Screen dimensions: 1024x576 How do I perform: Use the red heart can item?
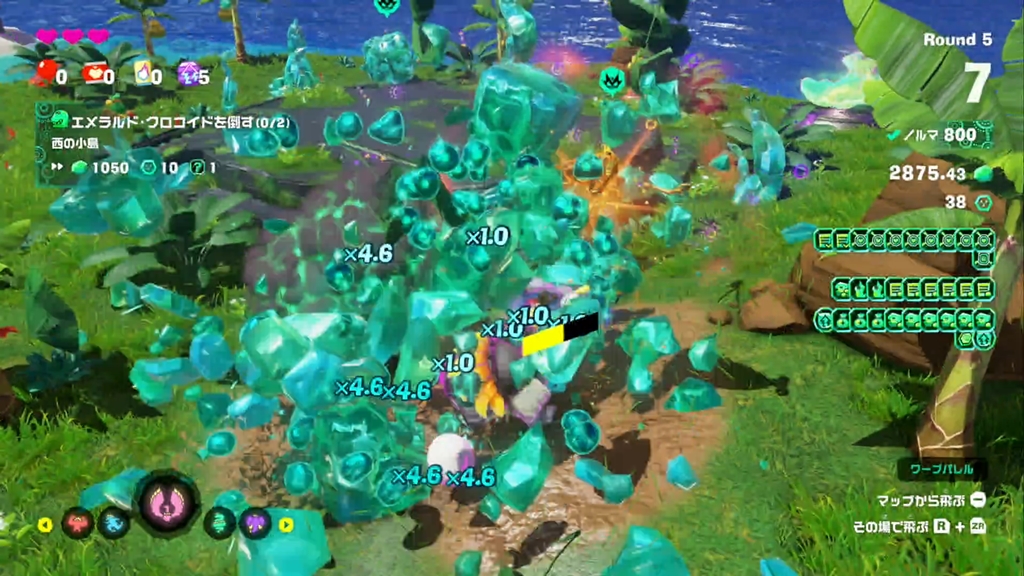click(x=94, y=72)
